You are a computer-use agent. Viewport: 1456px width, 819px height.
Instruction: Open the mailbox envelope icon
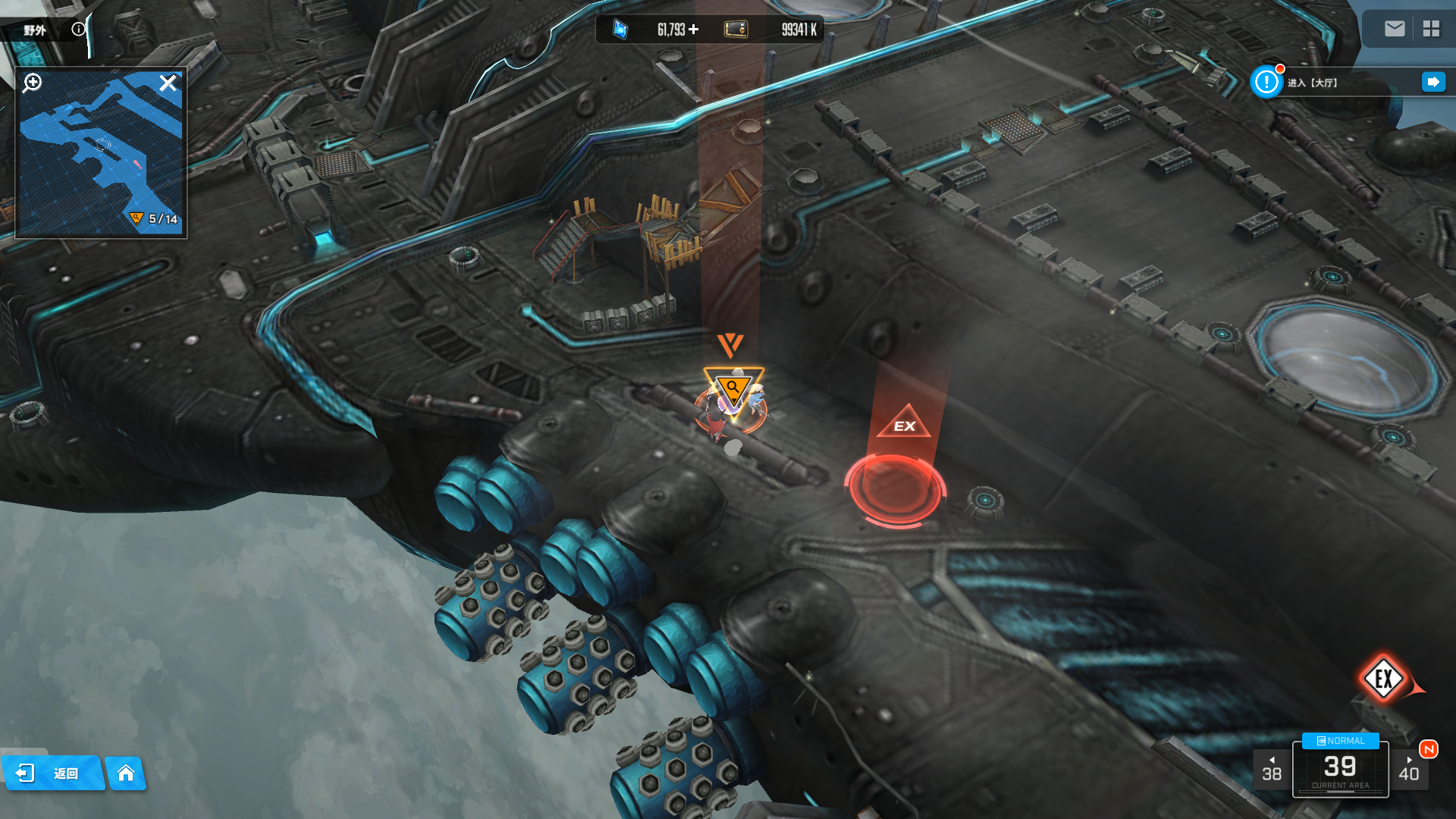1395,29
